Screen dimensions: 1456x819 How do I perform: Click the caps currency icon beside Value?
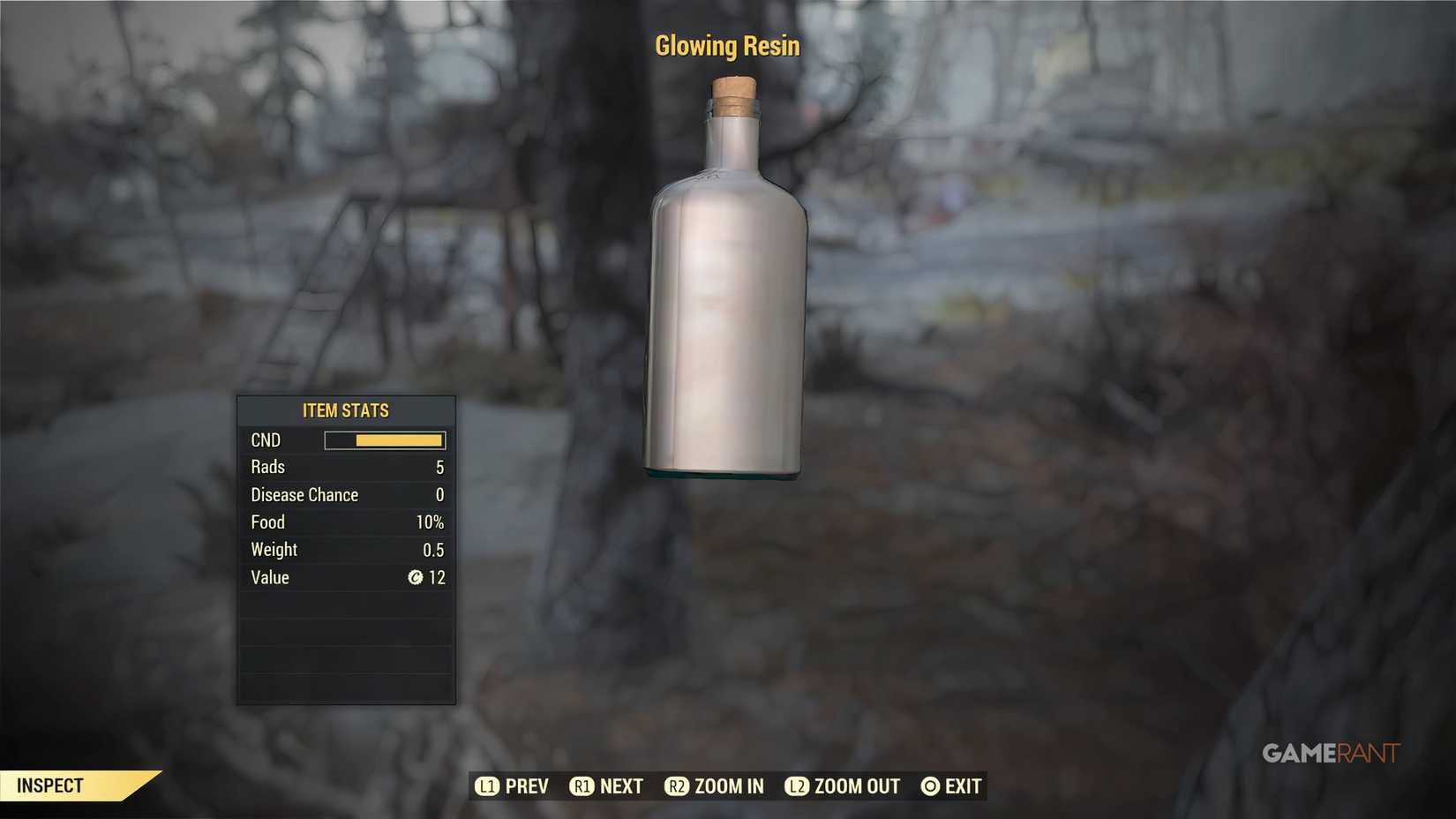(417, 578)
